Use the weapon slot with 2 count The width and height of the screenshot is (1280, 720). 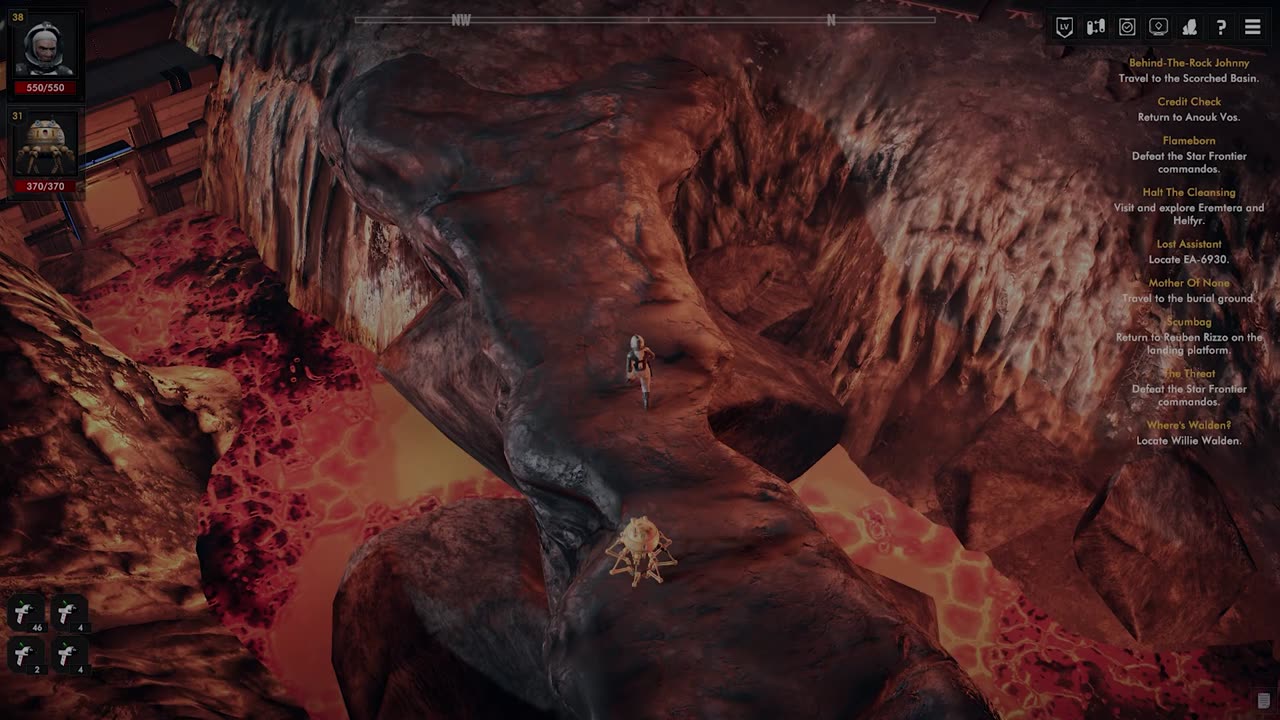(x=26, y=655)
